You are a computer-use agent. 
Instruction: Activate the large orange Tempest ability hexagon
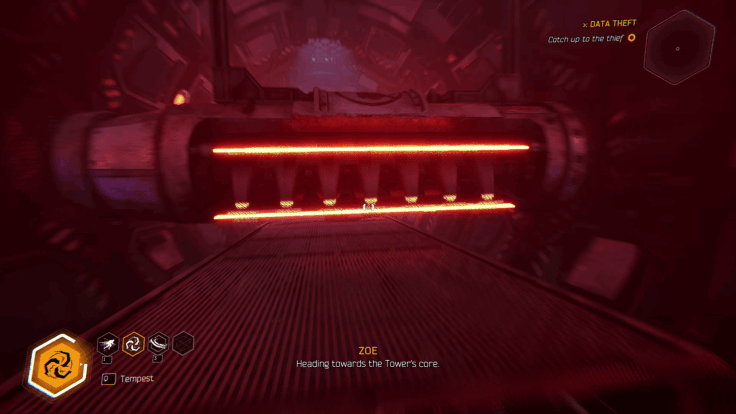pos(54,361)
